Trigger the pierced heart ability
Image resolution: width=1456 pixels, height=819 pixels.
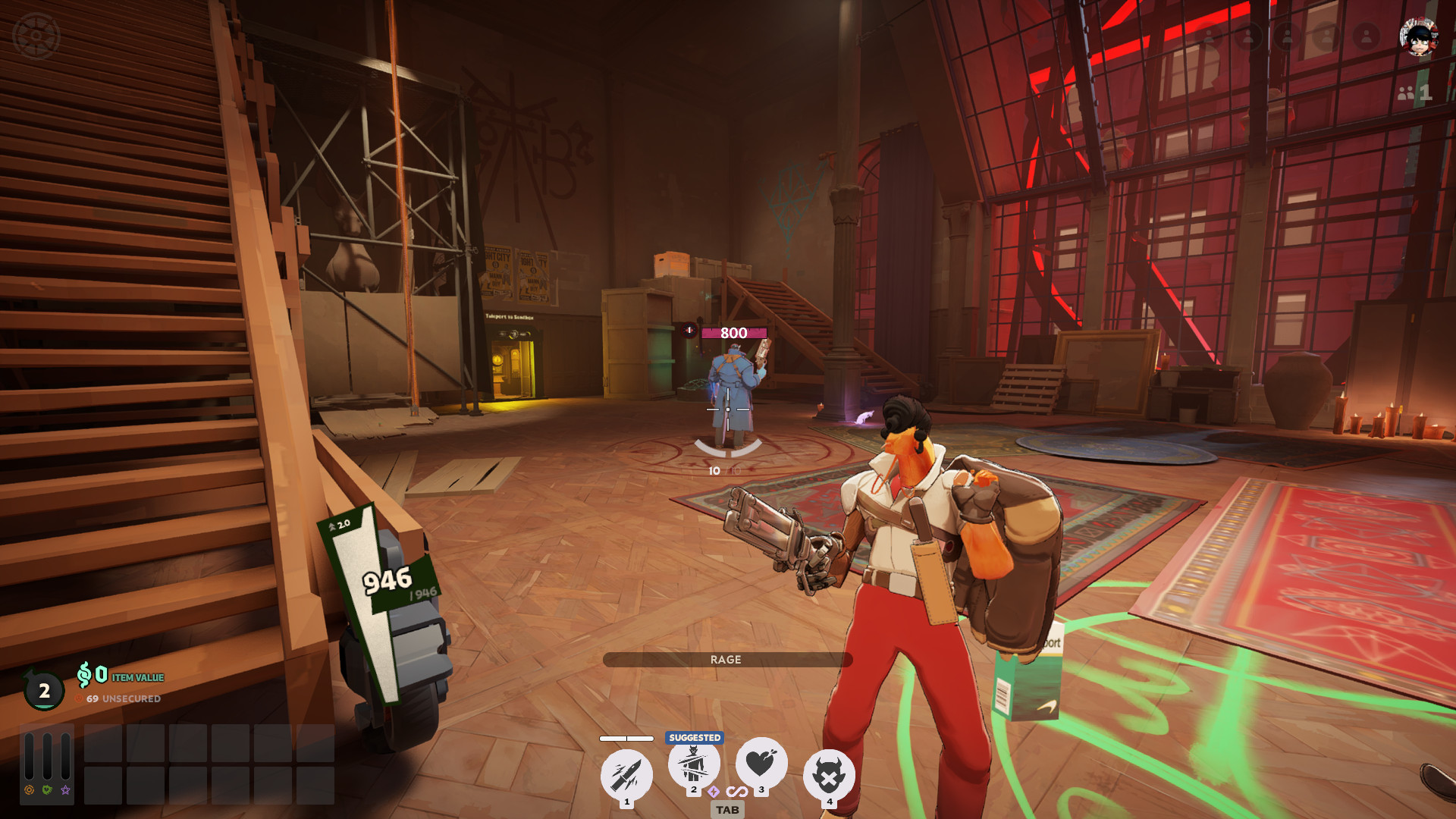[761, 763]
